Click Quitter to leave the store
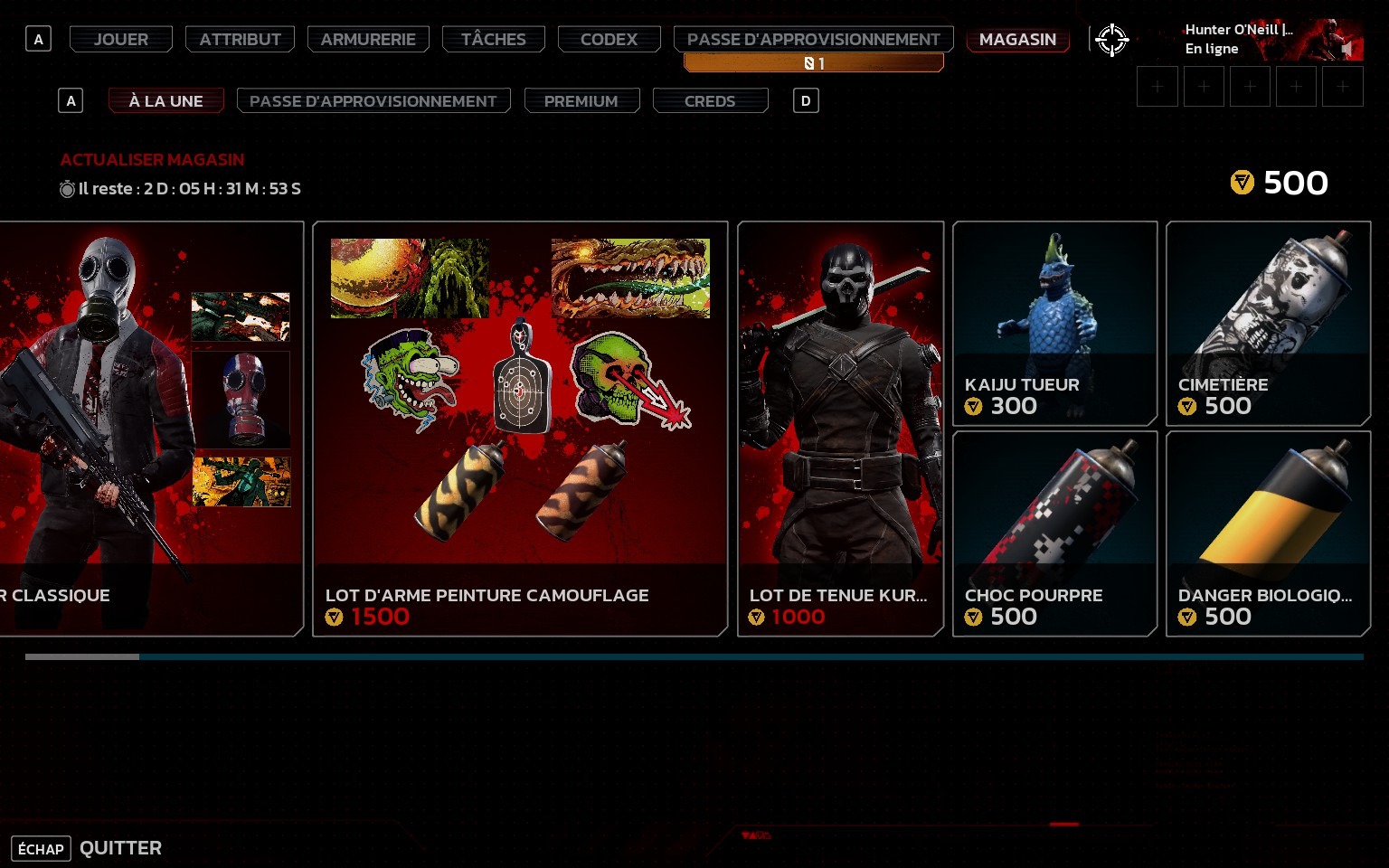 [120, 848]
